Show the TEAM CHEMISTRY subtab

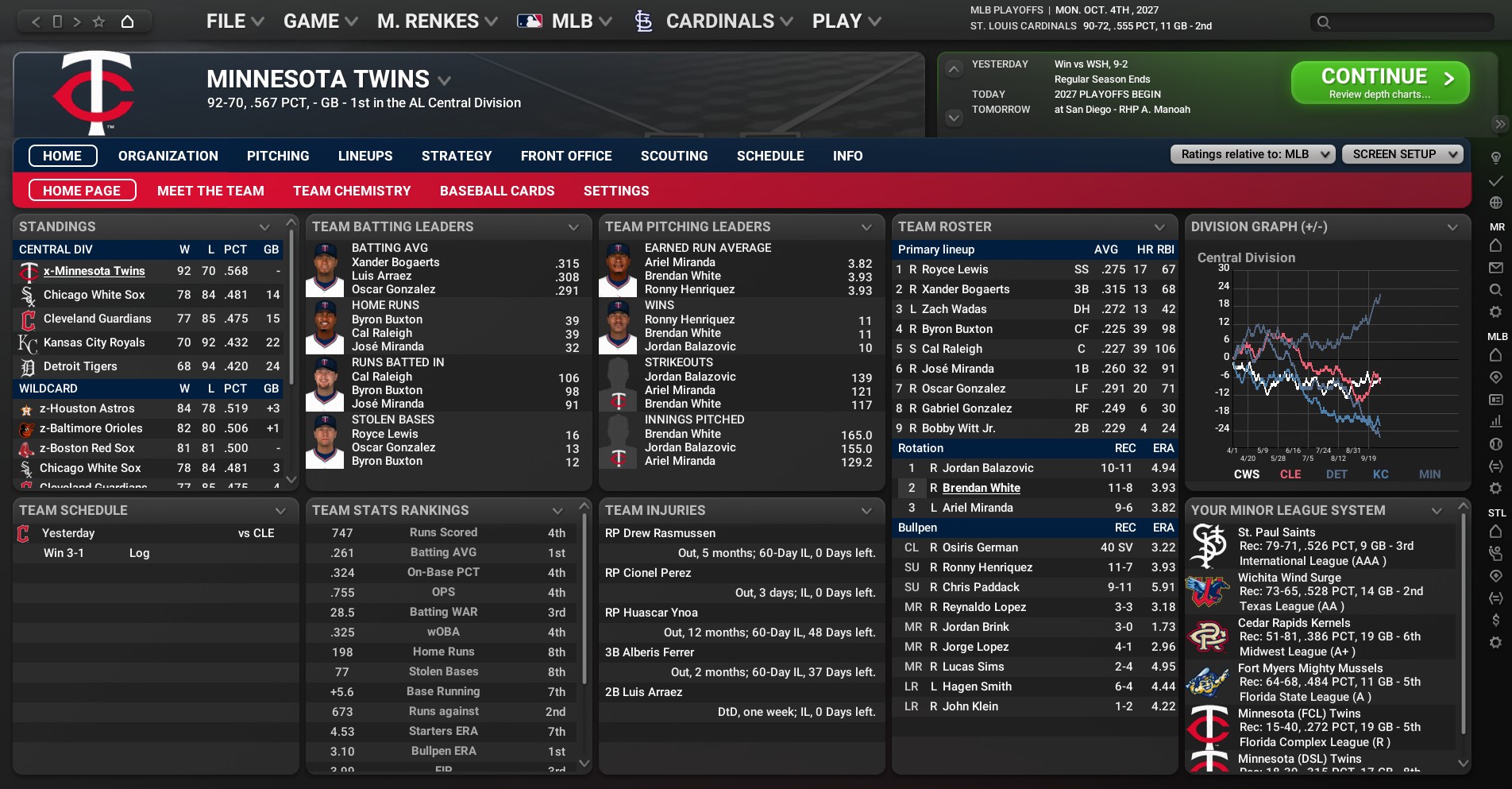(352, 191)
